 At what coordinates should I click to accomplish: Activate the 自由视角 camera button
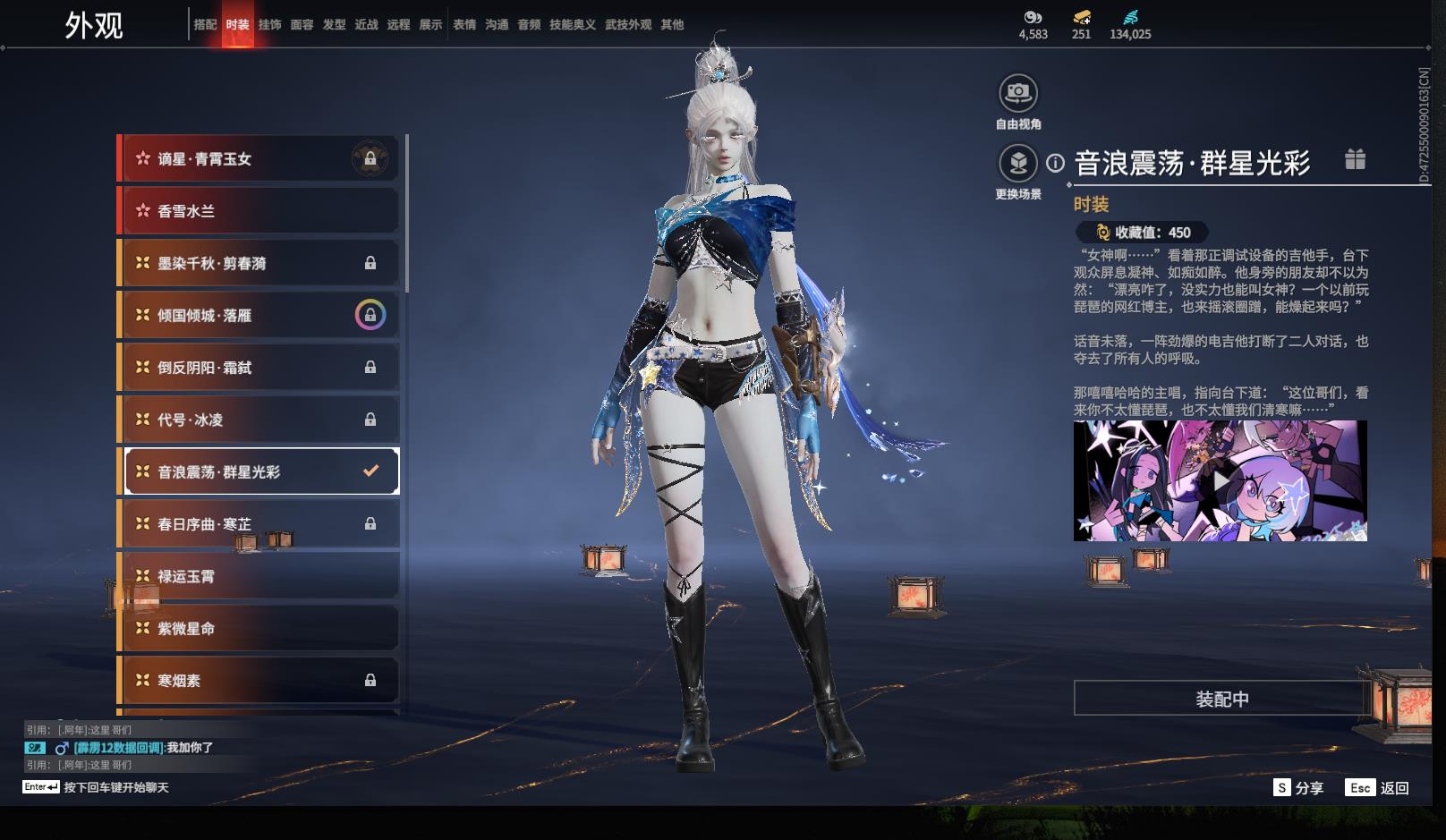pos(1018,93)
